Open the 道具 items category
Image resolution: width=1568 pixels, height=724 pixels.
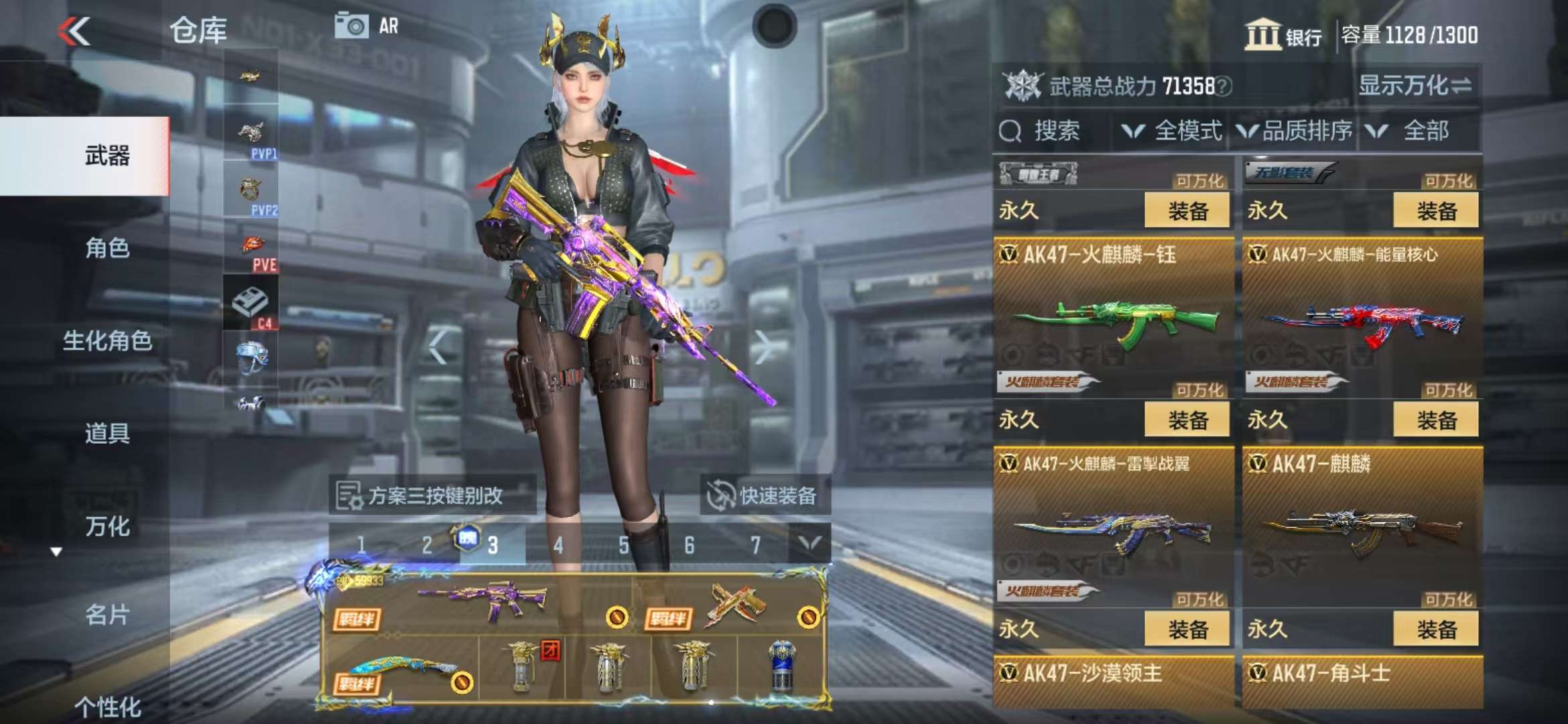pyautogui.click(x=107, y=434)
